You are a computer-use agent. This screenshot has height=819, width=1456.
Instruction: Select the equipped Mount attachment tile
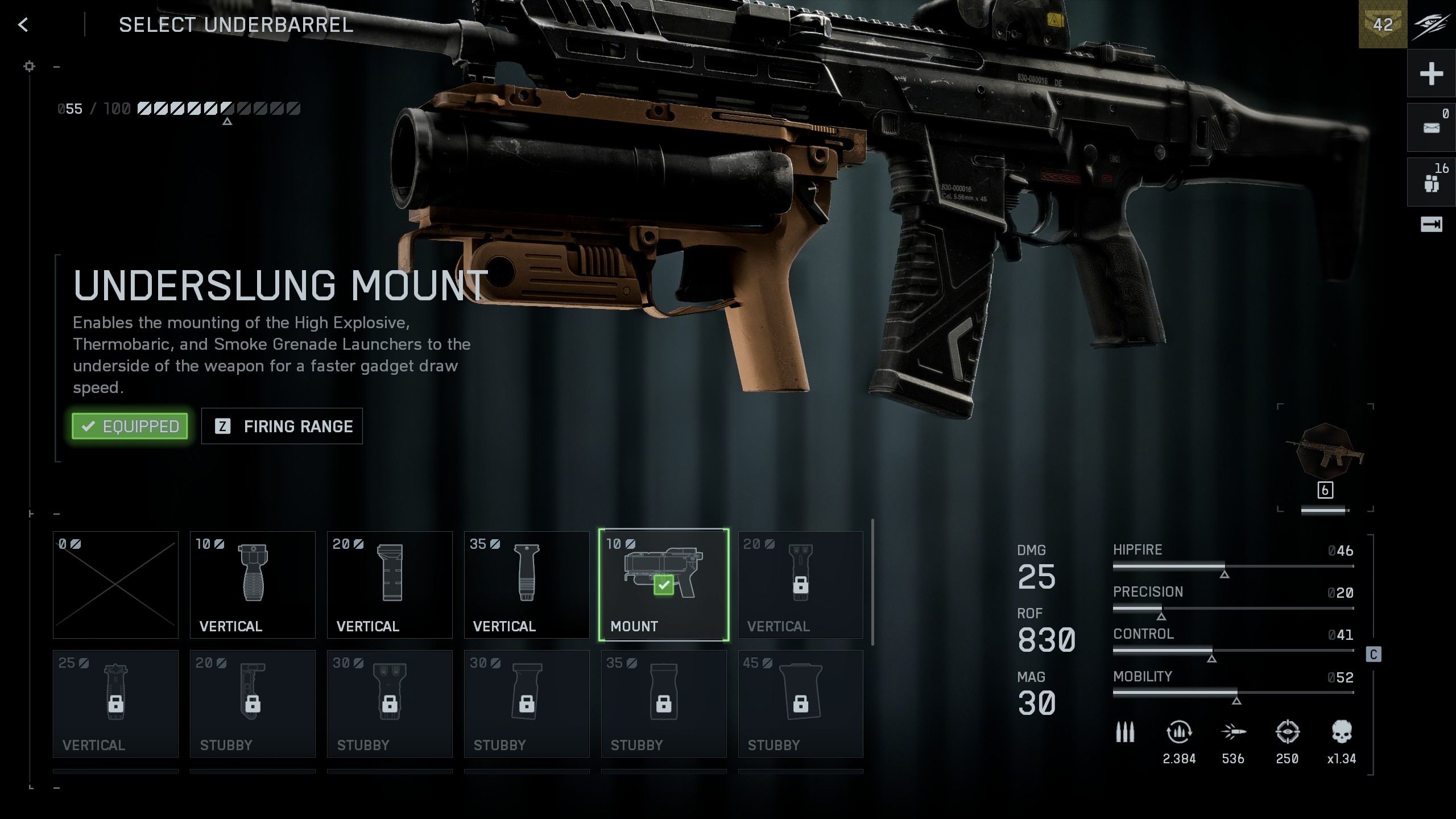pos(664,585)
